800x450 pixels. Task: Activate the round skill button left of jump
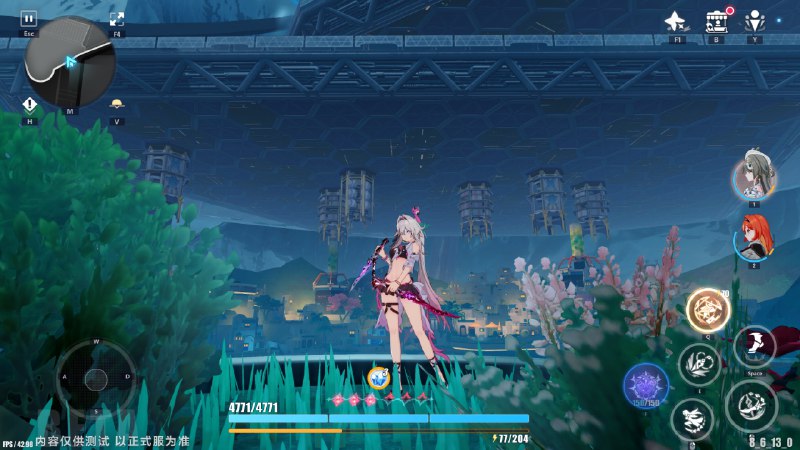(x=698, y=364)
